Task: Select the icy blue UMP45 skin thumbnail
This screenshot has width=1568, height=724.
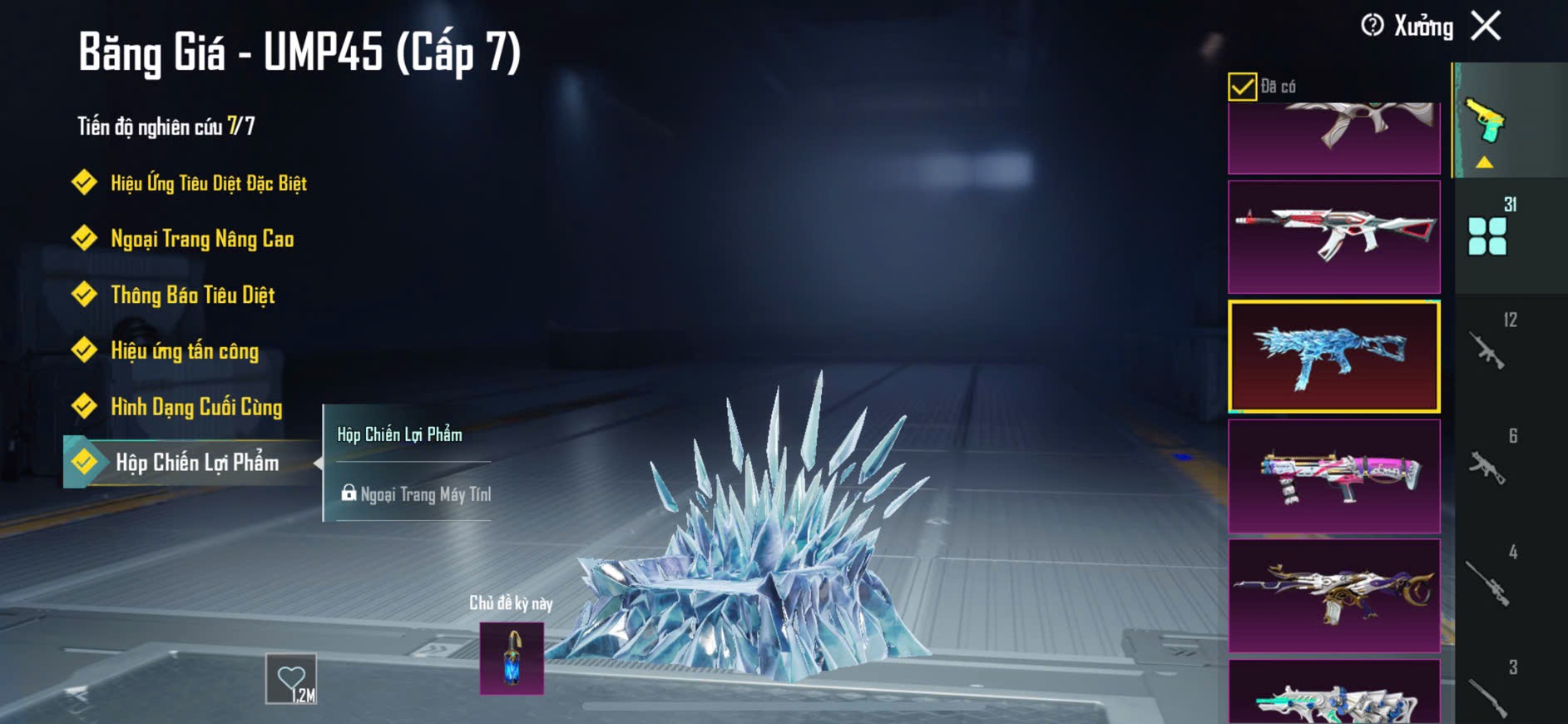Action: point(1333,357)
